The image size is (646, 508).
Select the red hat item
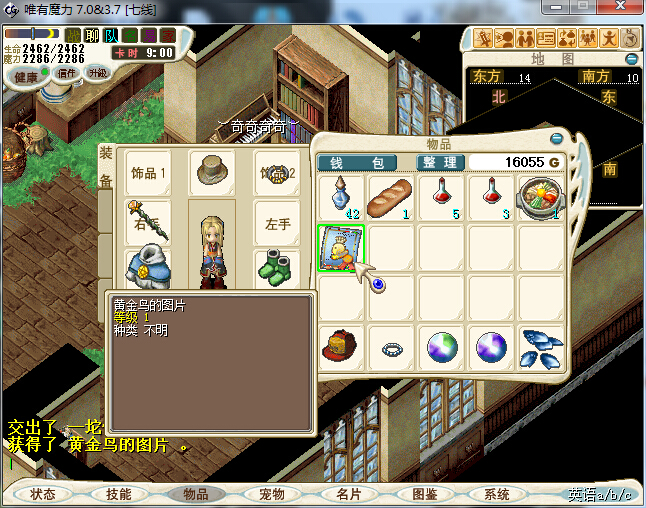pos(342,348)
